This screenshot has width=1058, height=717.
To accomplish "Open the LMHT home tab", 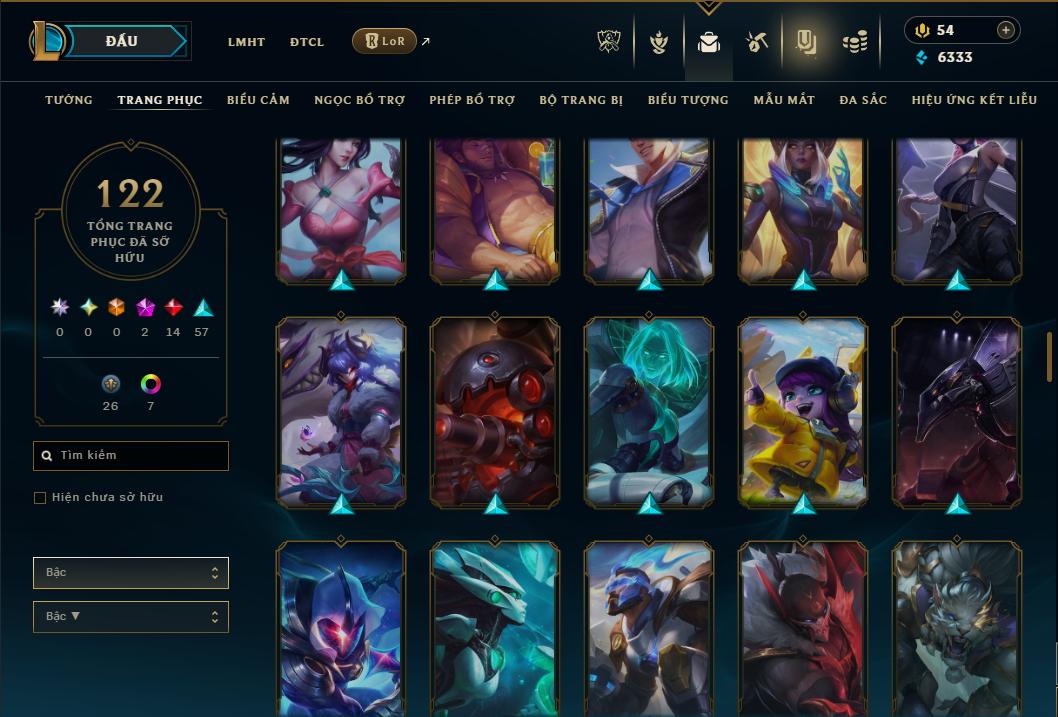I will (x=246, y=42).
